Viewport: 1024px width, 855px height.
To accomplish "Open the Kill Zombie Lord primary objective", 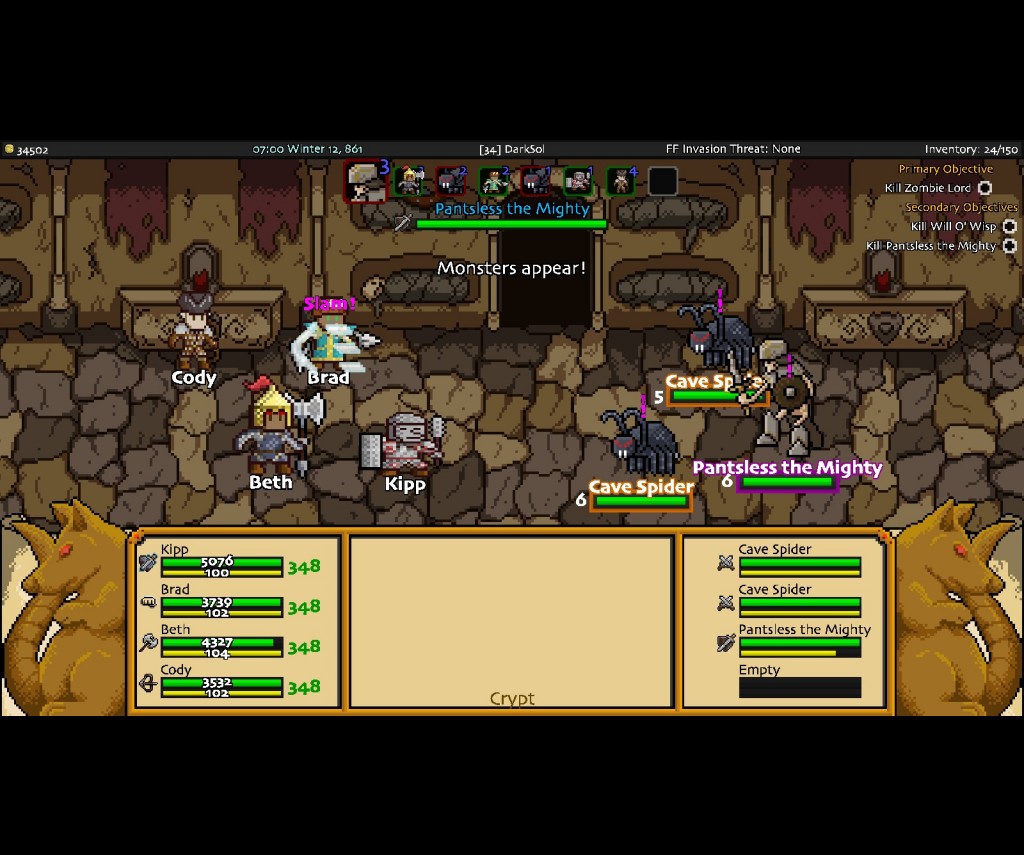I will click(x=928, y=188).
